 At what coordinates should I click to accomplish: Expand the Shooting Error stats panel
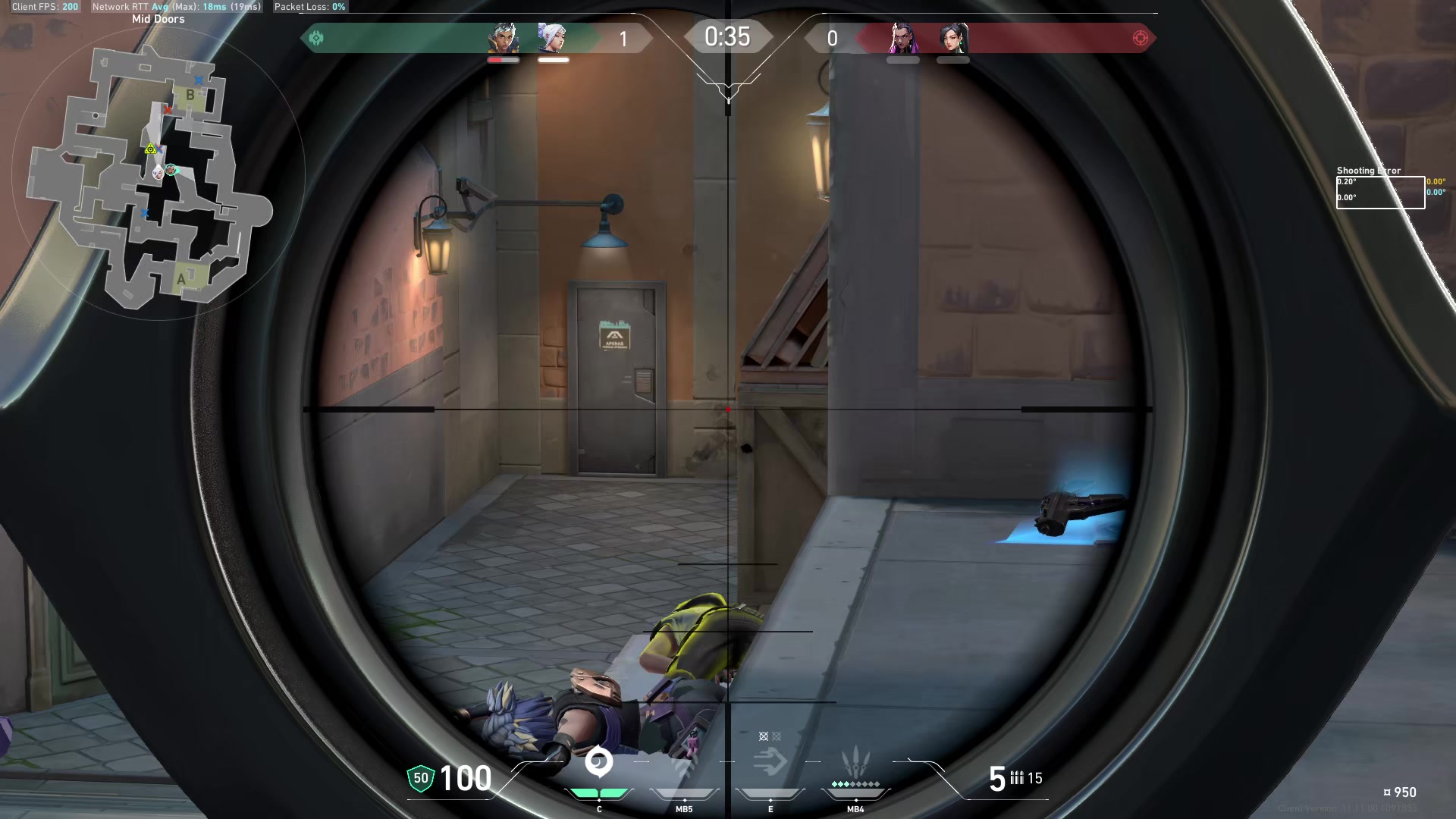1380,190
